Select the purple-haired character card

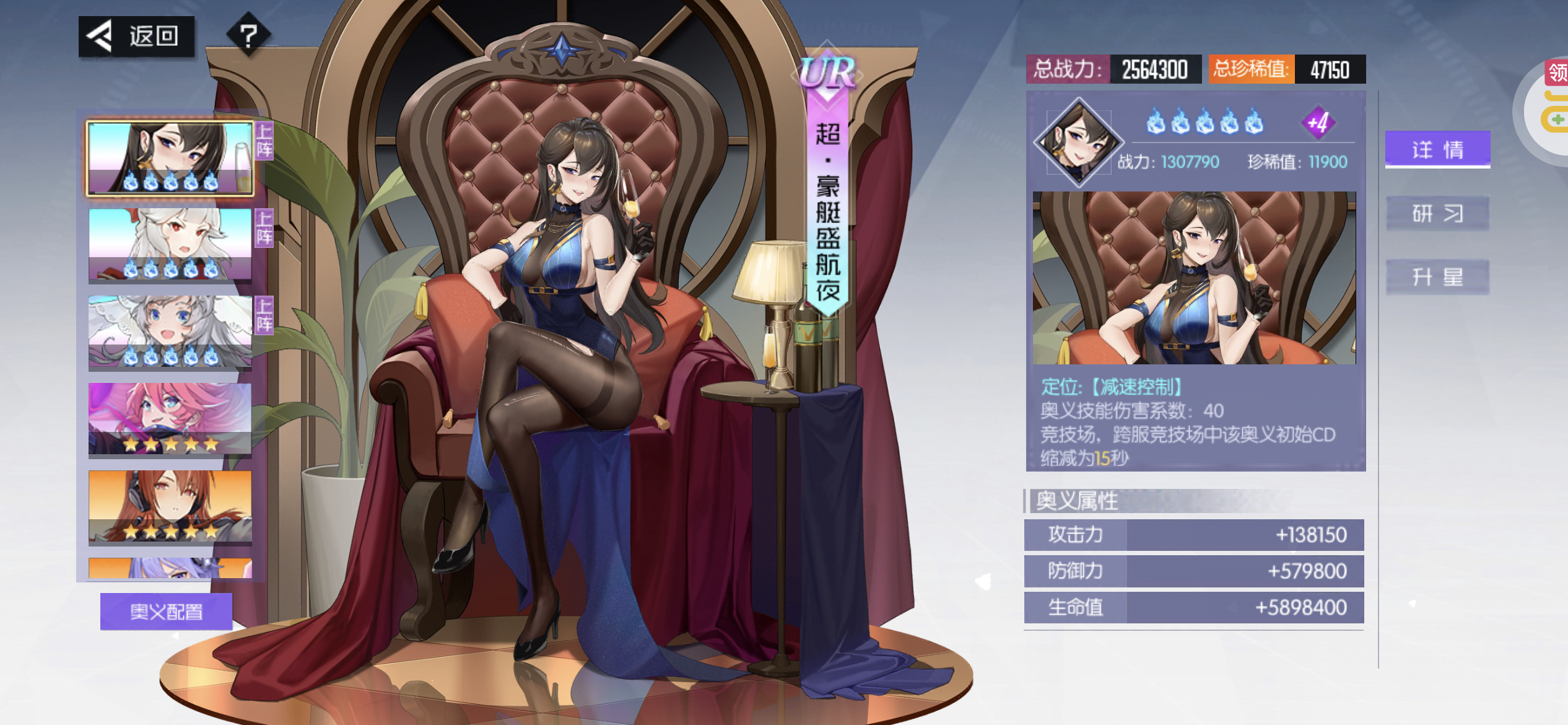170,568
